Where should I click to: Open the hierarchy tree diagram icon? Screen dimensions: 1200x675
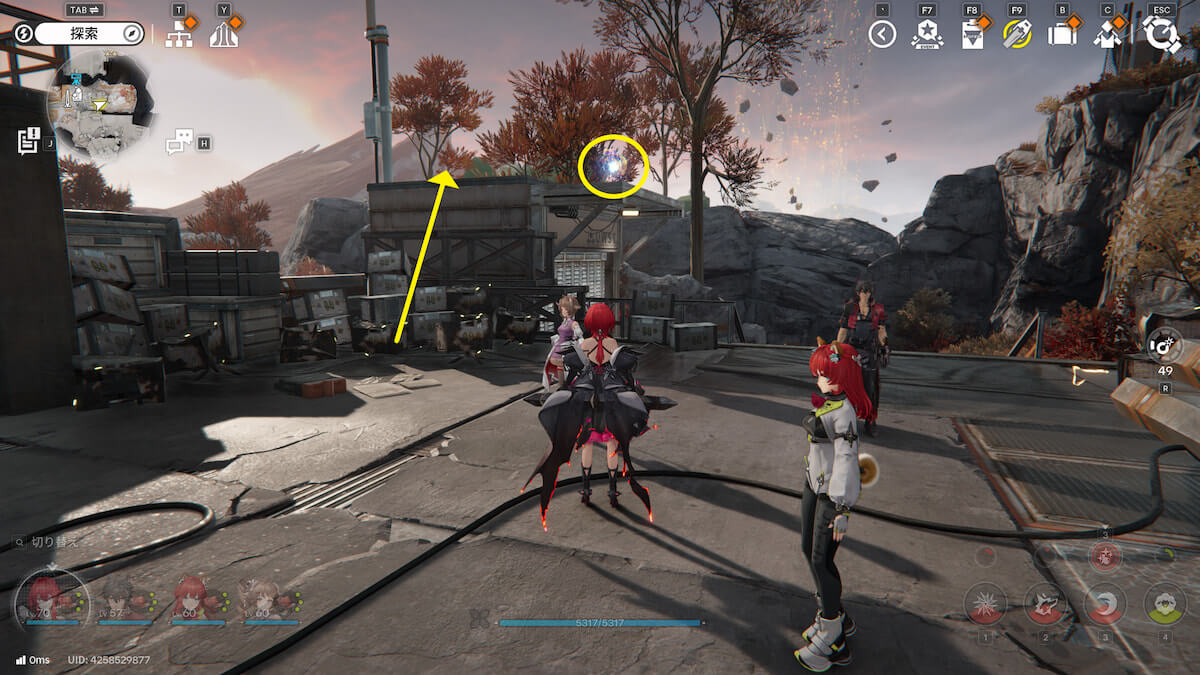point(179,35)
